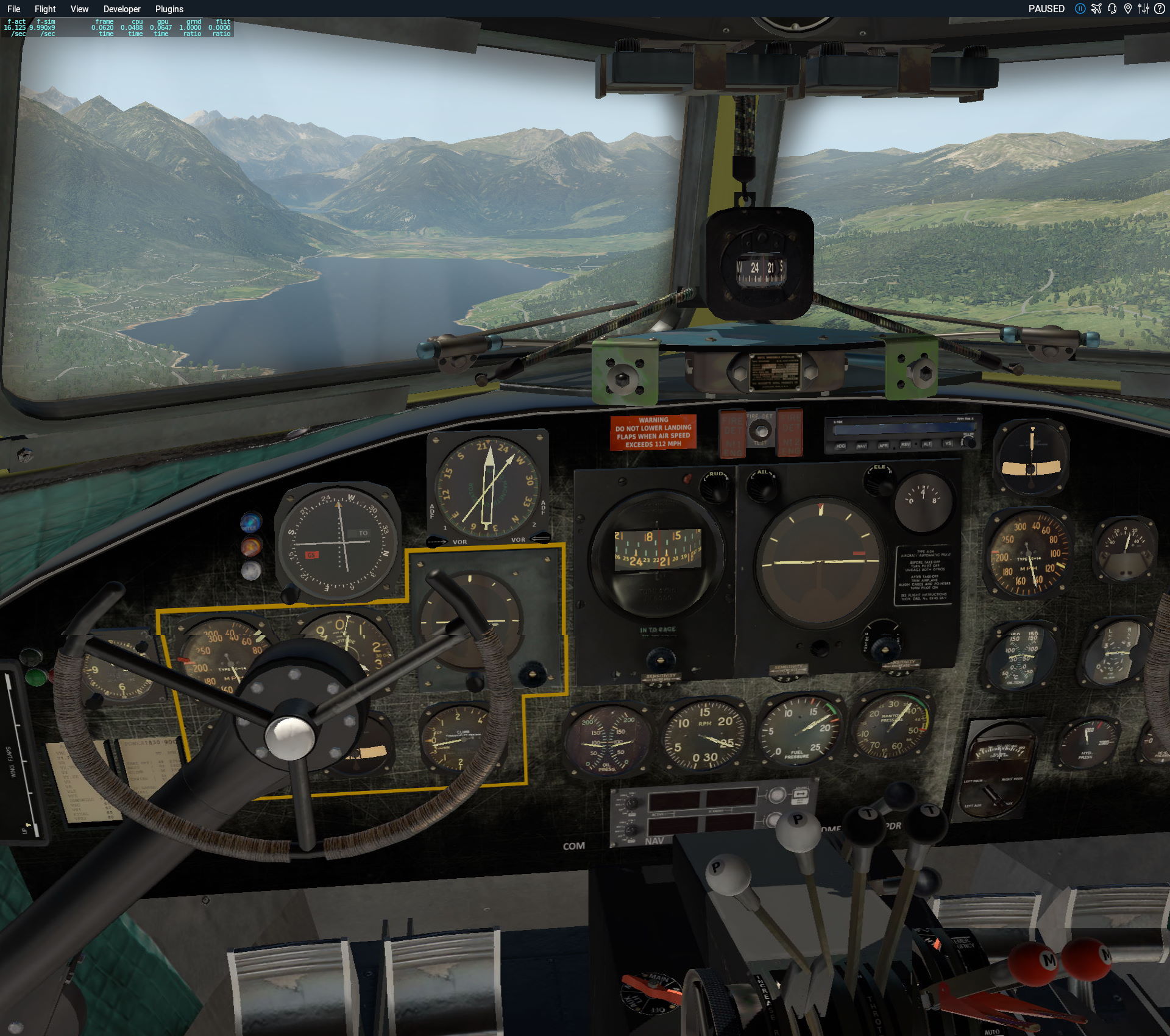This screenshot has height=1036, width=1170.
Task: Engage the autopilot VS button
Action: 948,444
